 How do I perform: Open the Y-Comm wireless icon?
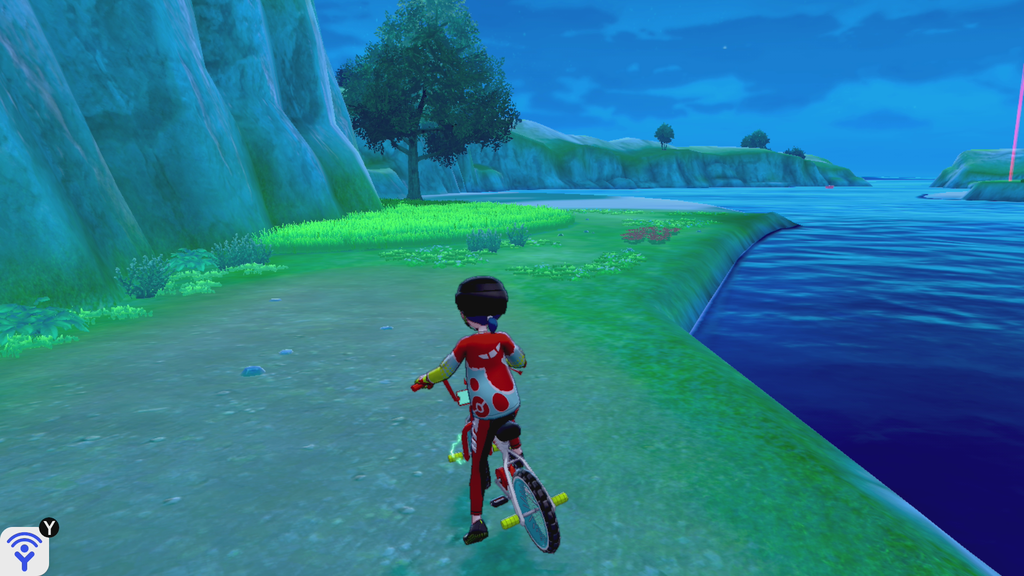[24, 550]
